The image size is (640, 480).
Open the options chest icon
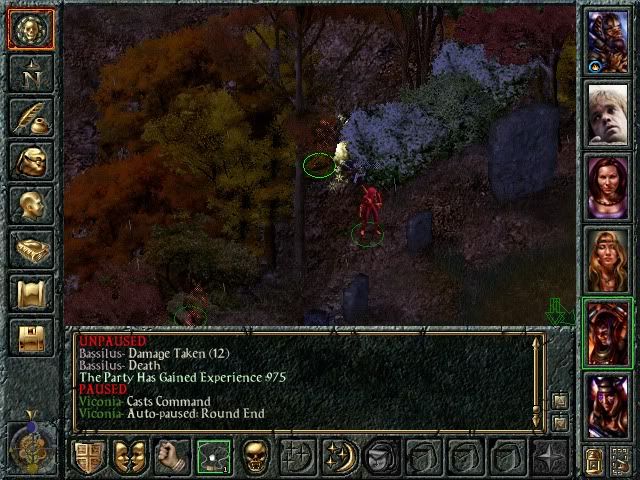coord(30,337)
